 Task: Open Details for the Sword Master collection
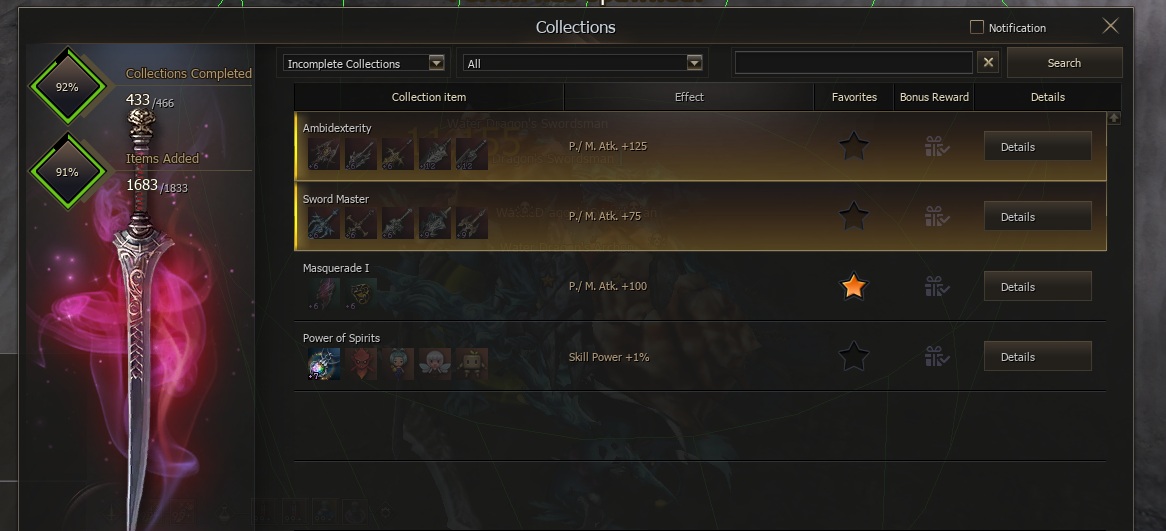tap(1037, 217)
